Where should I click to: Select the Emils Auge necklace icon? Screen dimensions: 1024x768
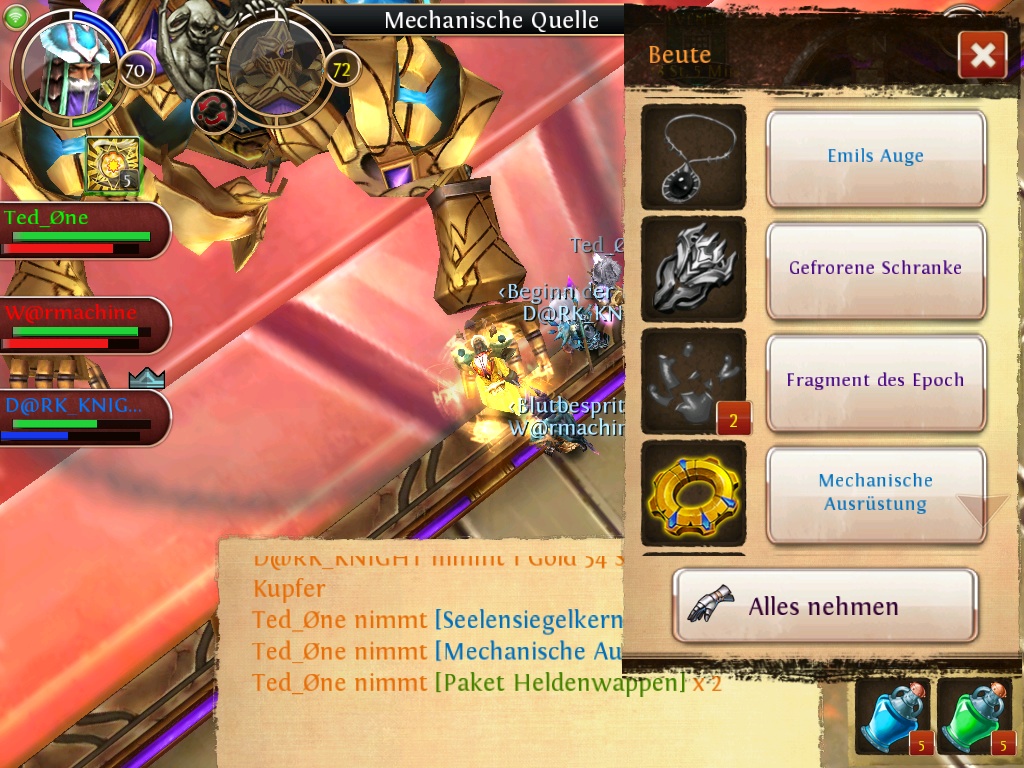(693, 157)
